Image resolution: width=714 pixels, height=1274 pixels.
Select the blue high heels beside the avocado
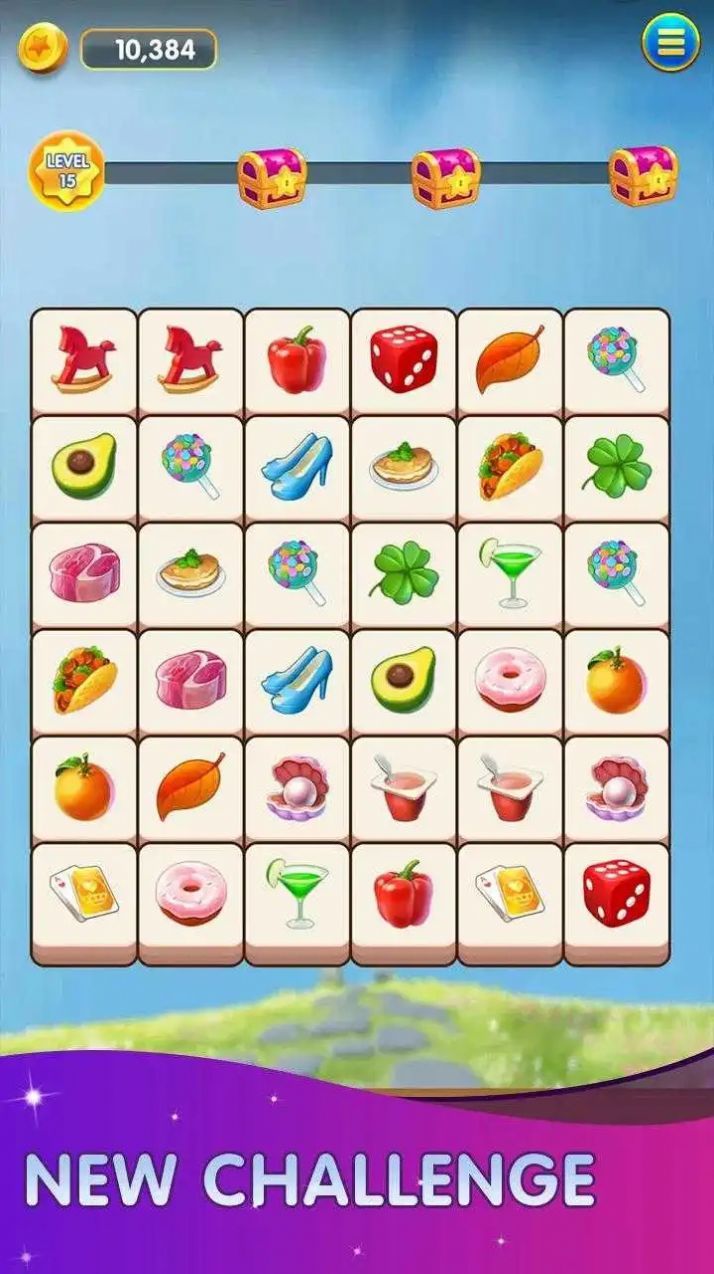[x=297, y=680]
